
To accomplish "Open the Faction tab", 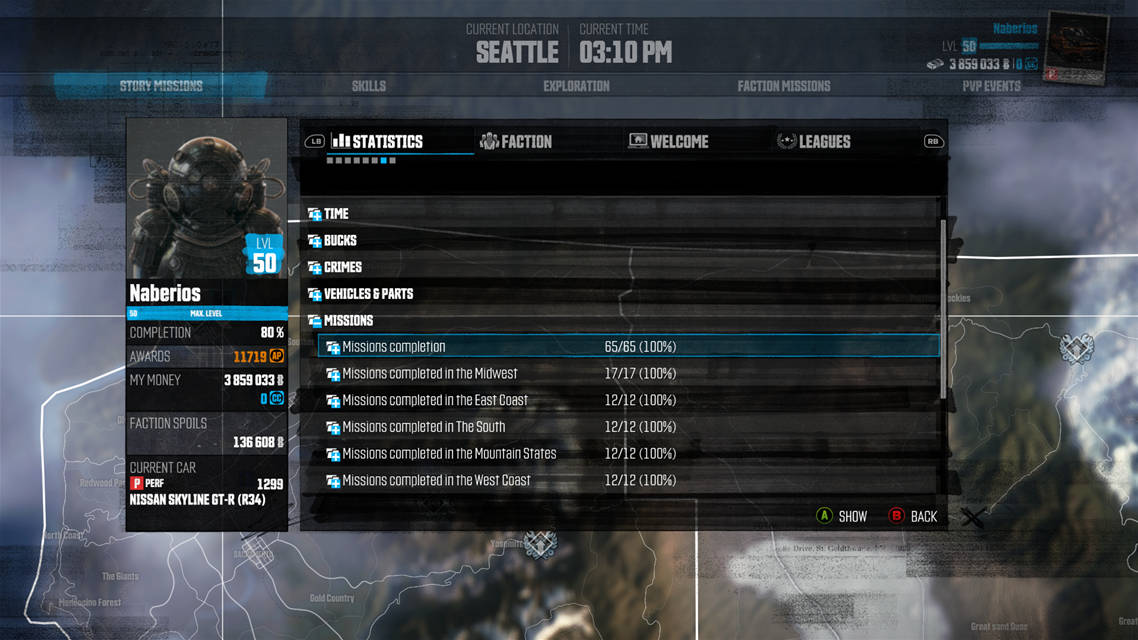I will point(516,142).
